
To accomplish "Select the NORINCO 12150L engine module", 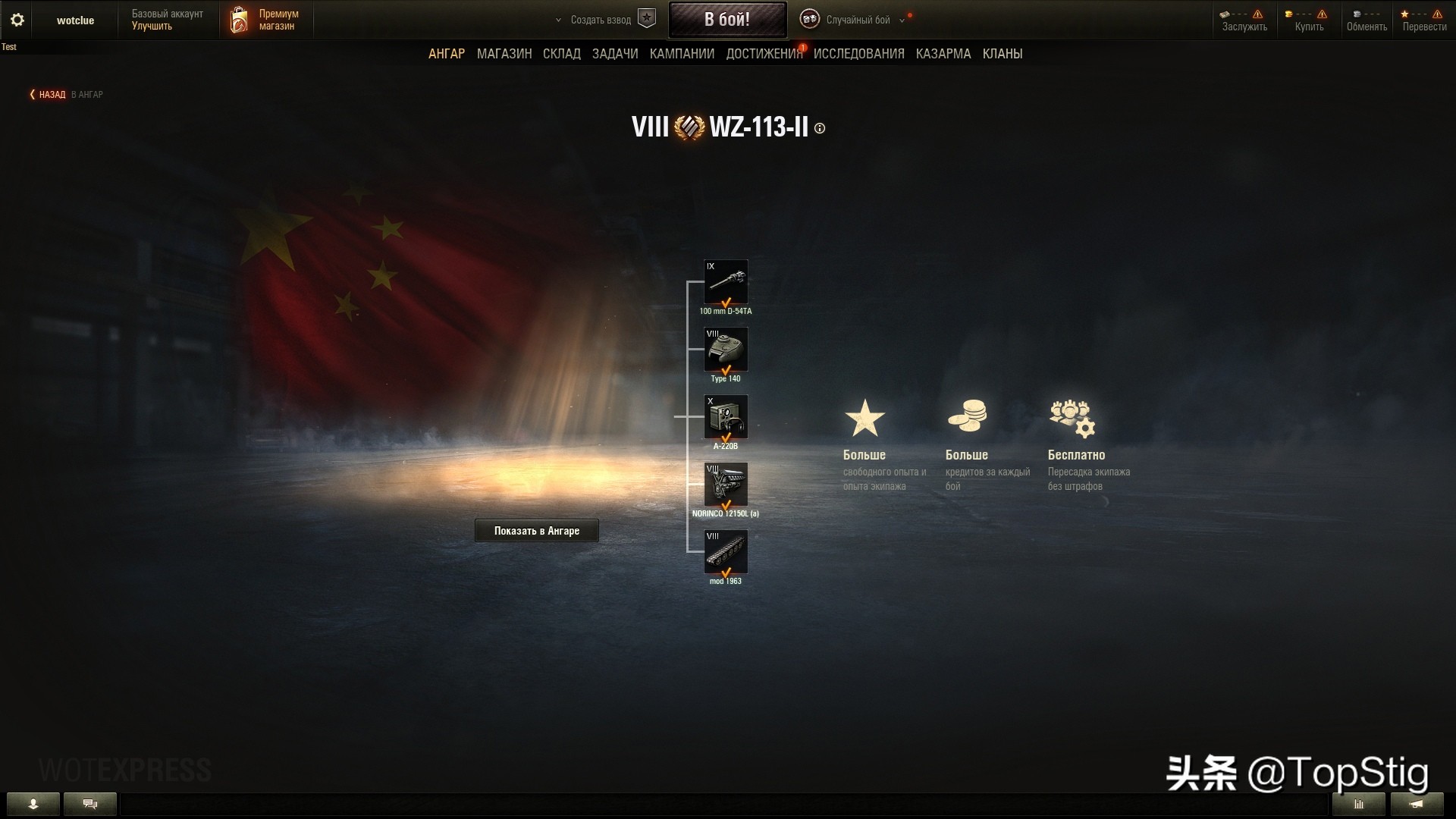I will (726, 485).
